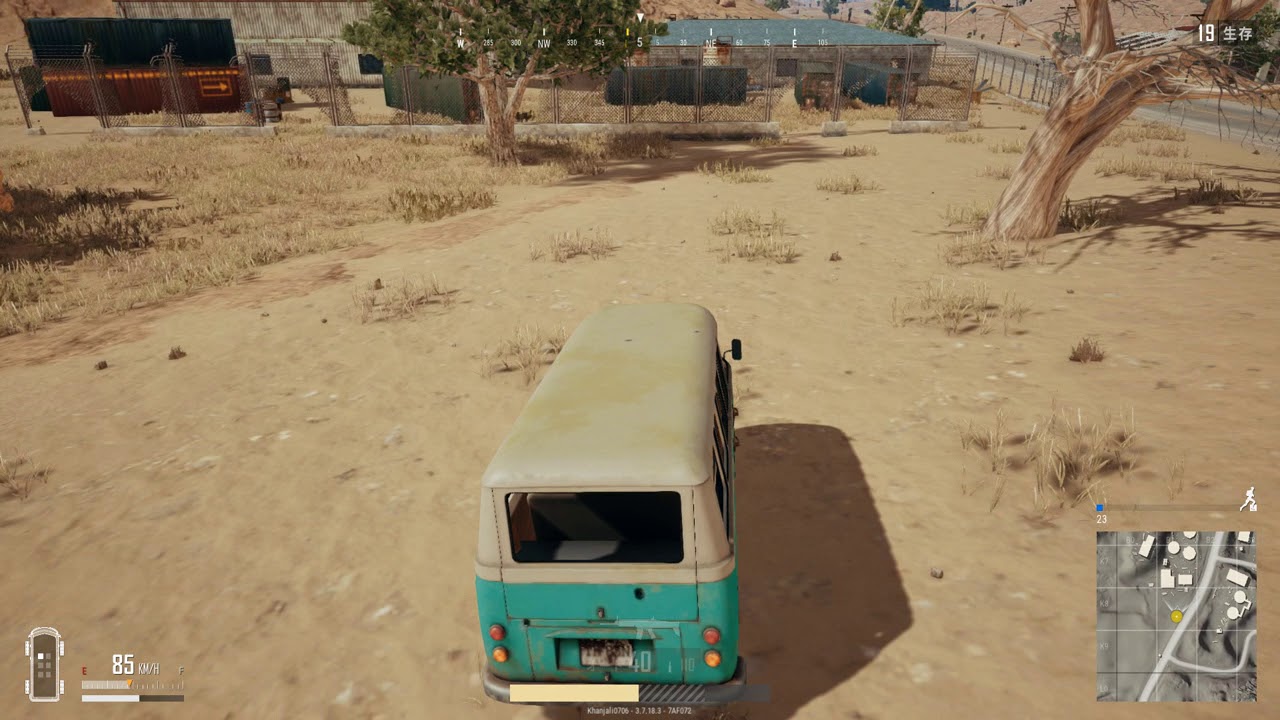Viewport: 1280px width, 720px height.
Task: Click the white health bar at screen bottom
Action: pyautogui.click(x=575, y=691)
